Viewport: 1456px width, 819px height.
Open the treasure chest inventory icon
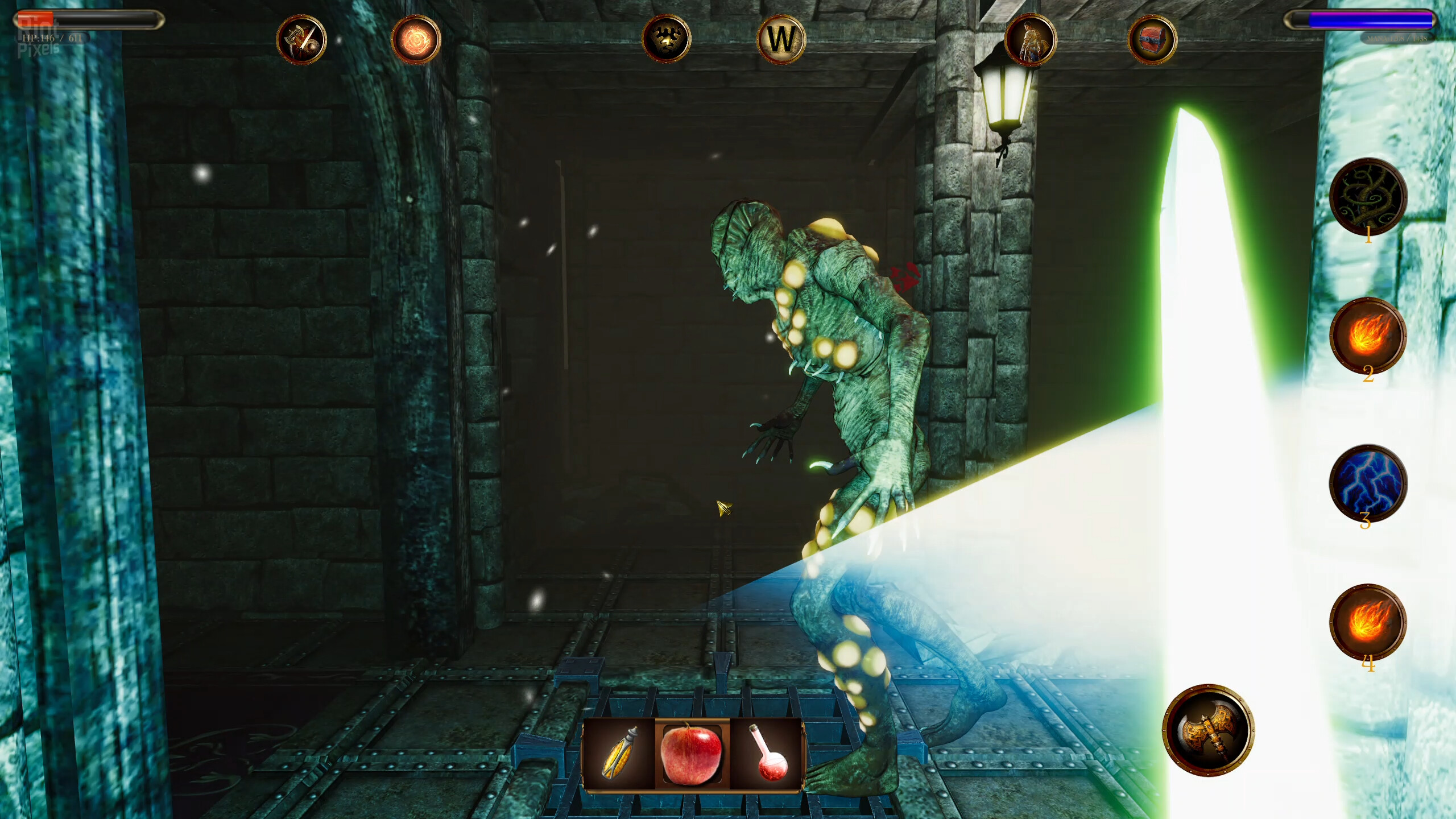[x=1152, y=40]
